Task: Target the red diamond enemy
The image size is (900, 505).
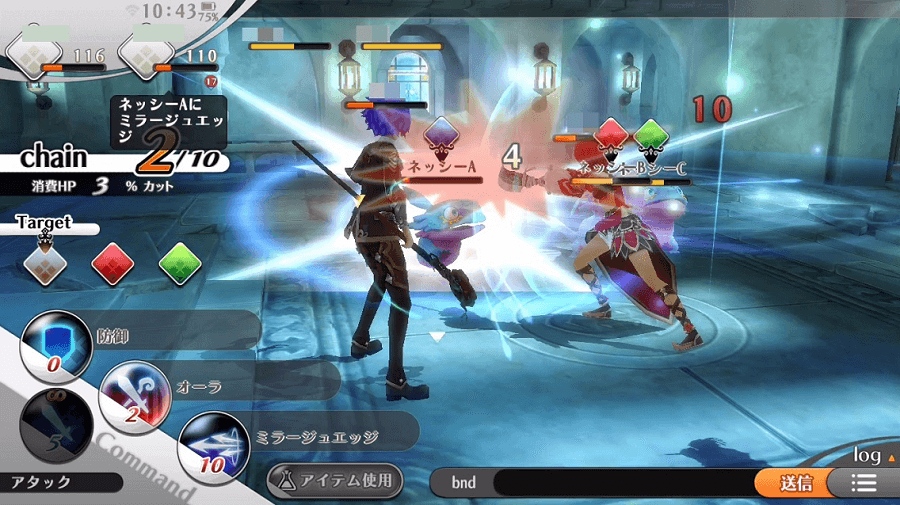Action: (113, 263)
